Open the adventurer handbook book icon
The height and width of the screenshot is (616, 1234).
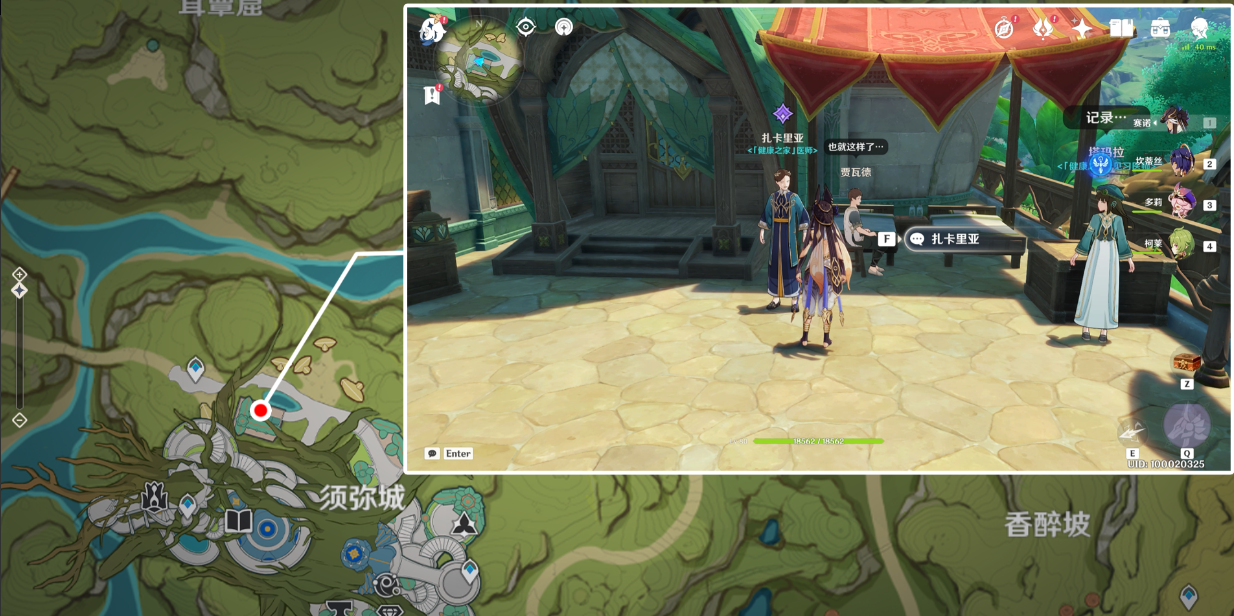click(x=1121, y=28)
